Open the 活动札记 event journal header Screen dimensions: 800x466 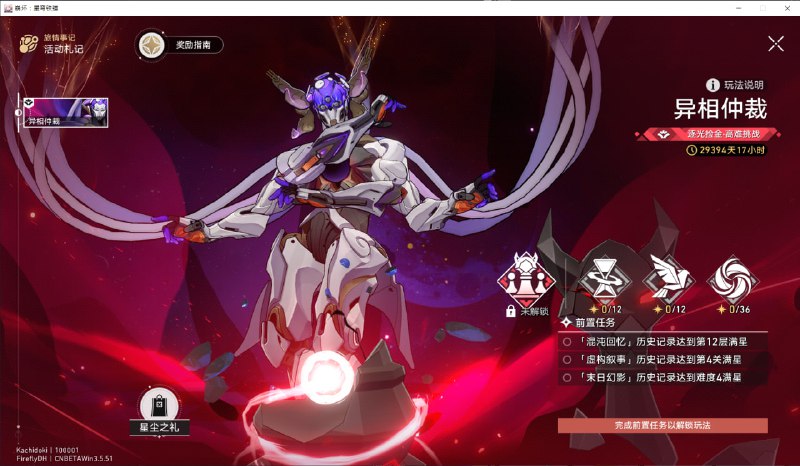pyautogui.click(x=55, y=43)
